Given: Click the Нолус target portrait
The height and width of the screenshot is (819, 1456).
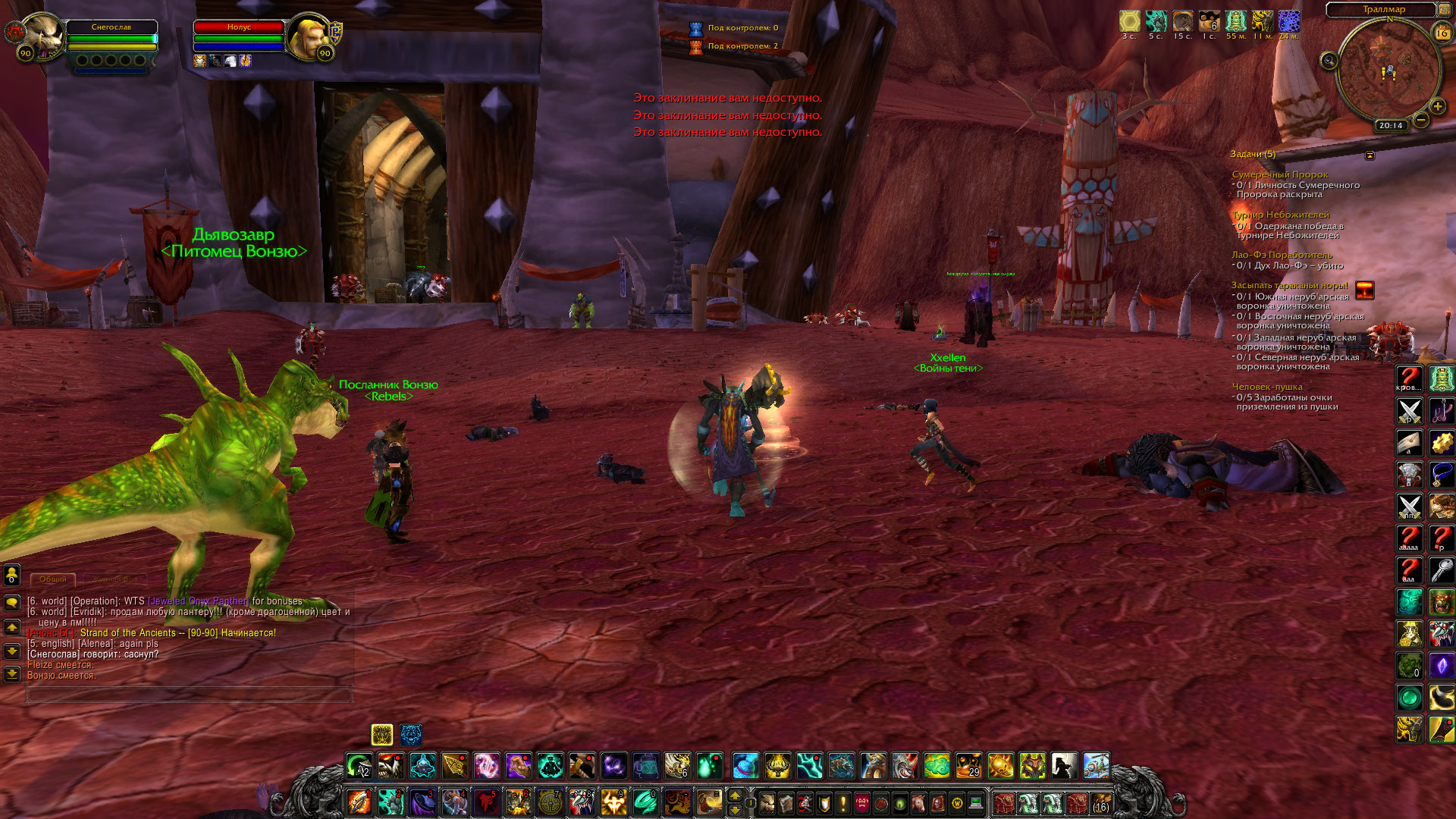Looking at the screenshot, I should (309, 36).
